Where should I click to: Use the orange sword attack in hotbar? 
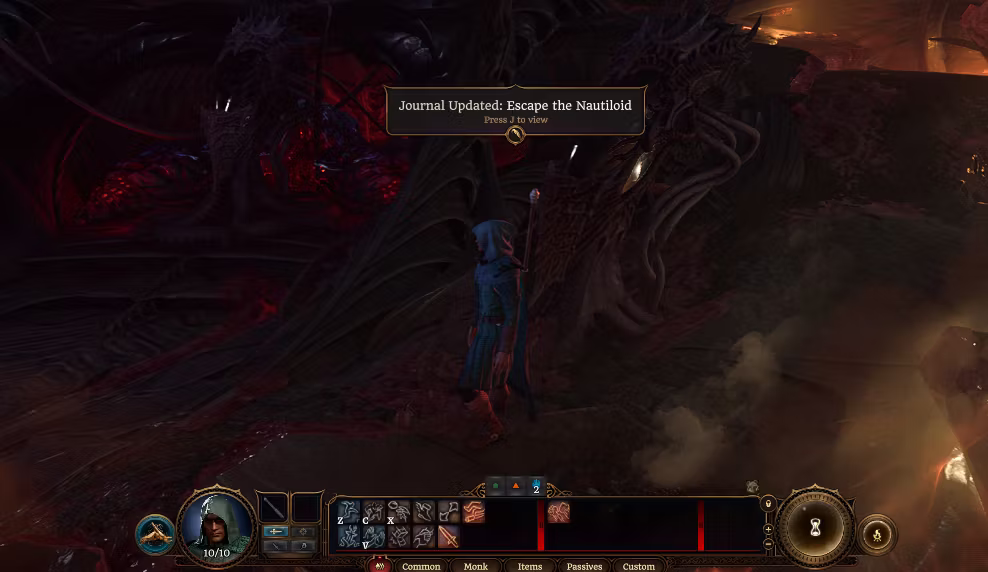[449, 537]
